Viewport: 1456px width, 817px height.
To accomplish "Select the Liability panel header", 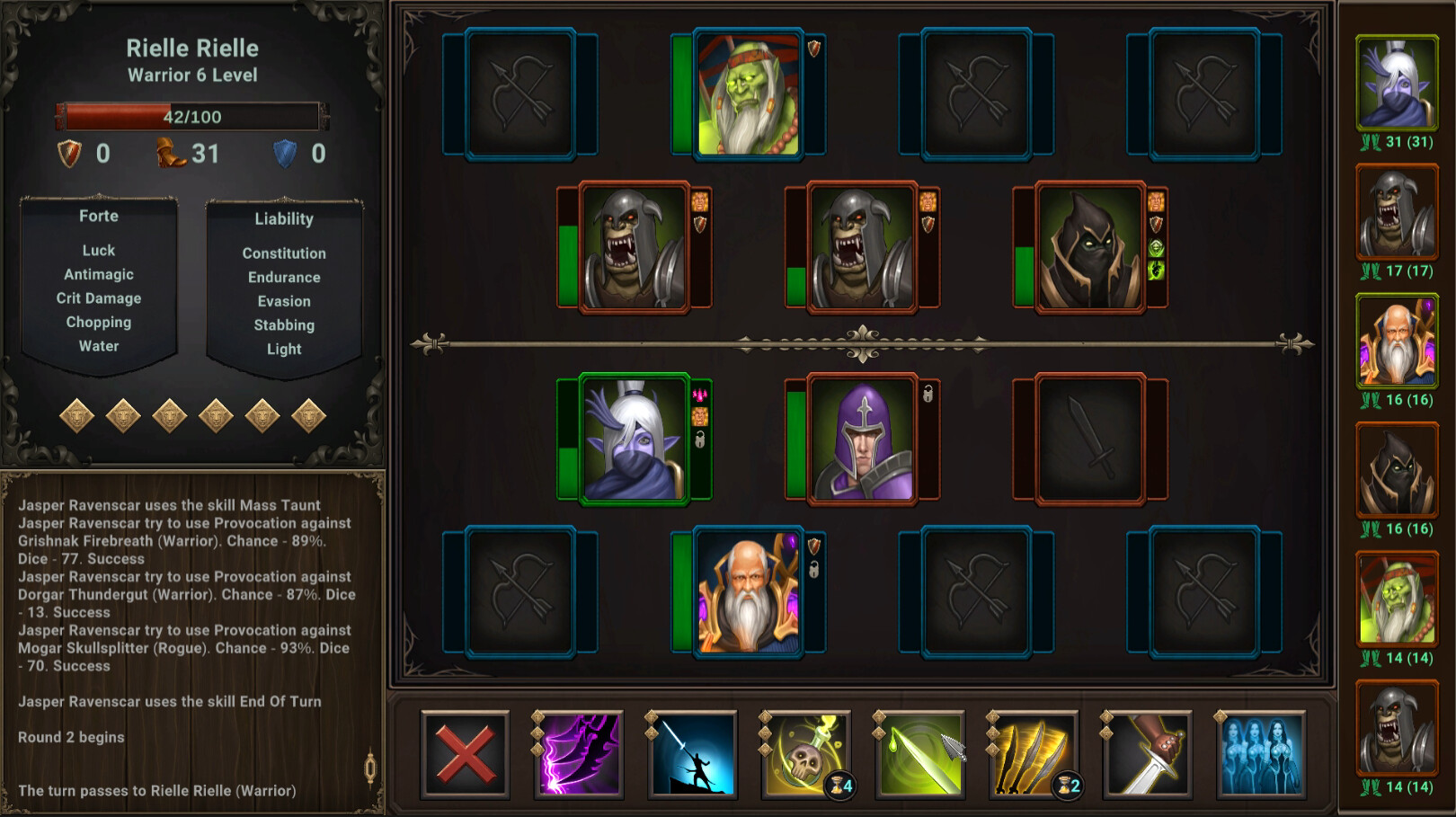I will click(x=284, y=218).
